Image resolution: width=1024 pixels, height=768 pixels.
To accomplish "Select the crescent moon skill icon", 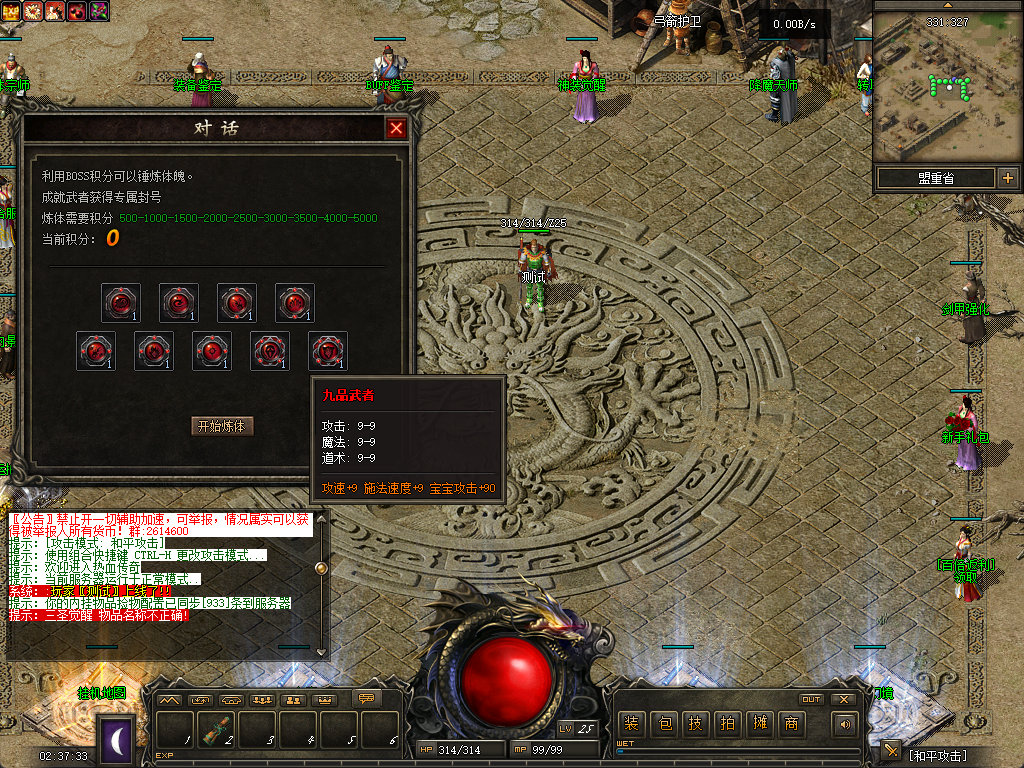I will (116, 740).
